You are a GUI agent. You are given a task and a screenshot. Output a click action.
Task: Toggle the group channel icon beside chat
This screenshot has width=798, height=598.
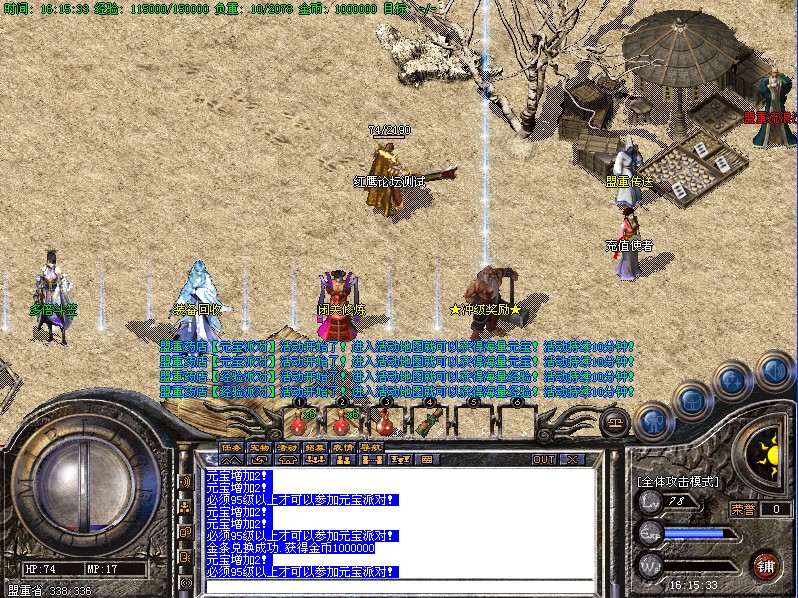coord(185,507)
